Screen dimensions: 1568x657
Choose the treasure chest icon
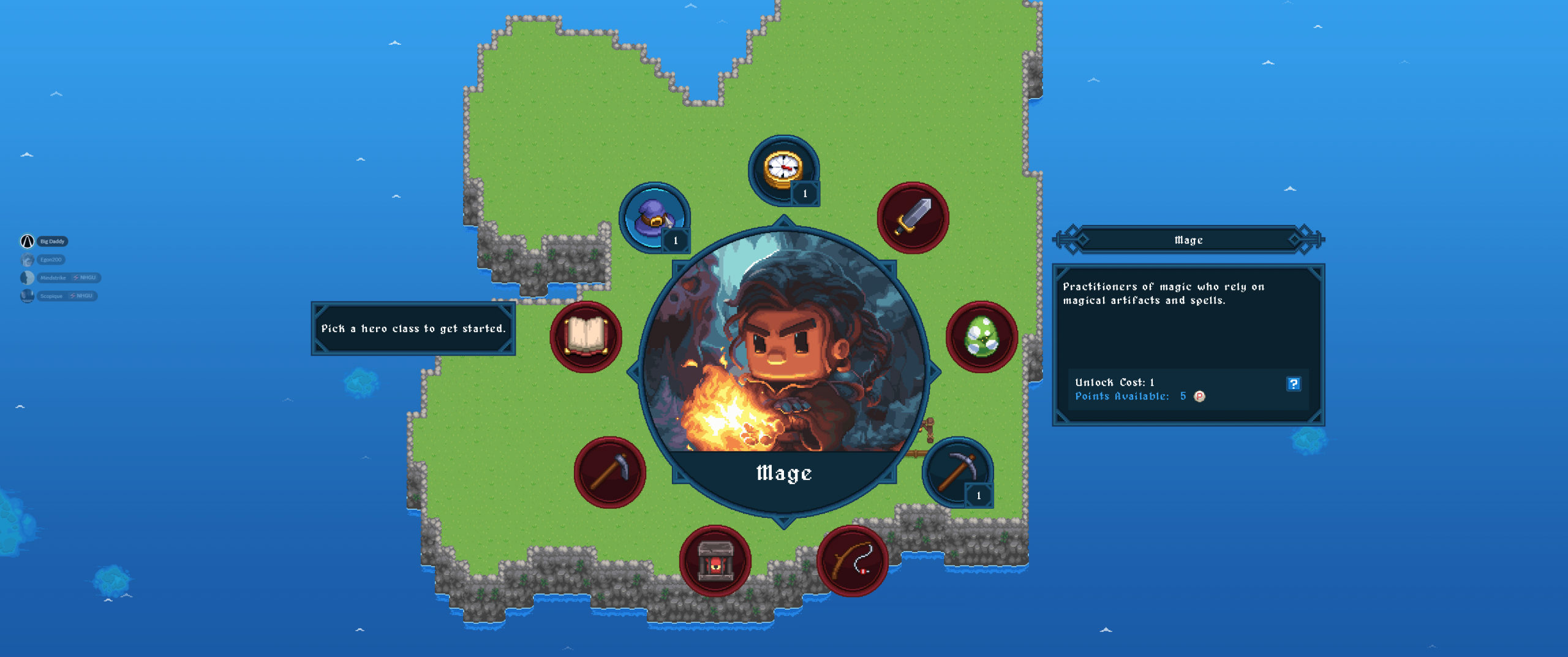click(x=715, y=561)
